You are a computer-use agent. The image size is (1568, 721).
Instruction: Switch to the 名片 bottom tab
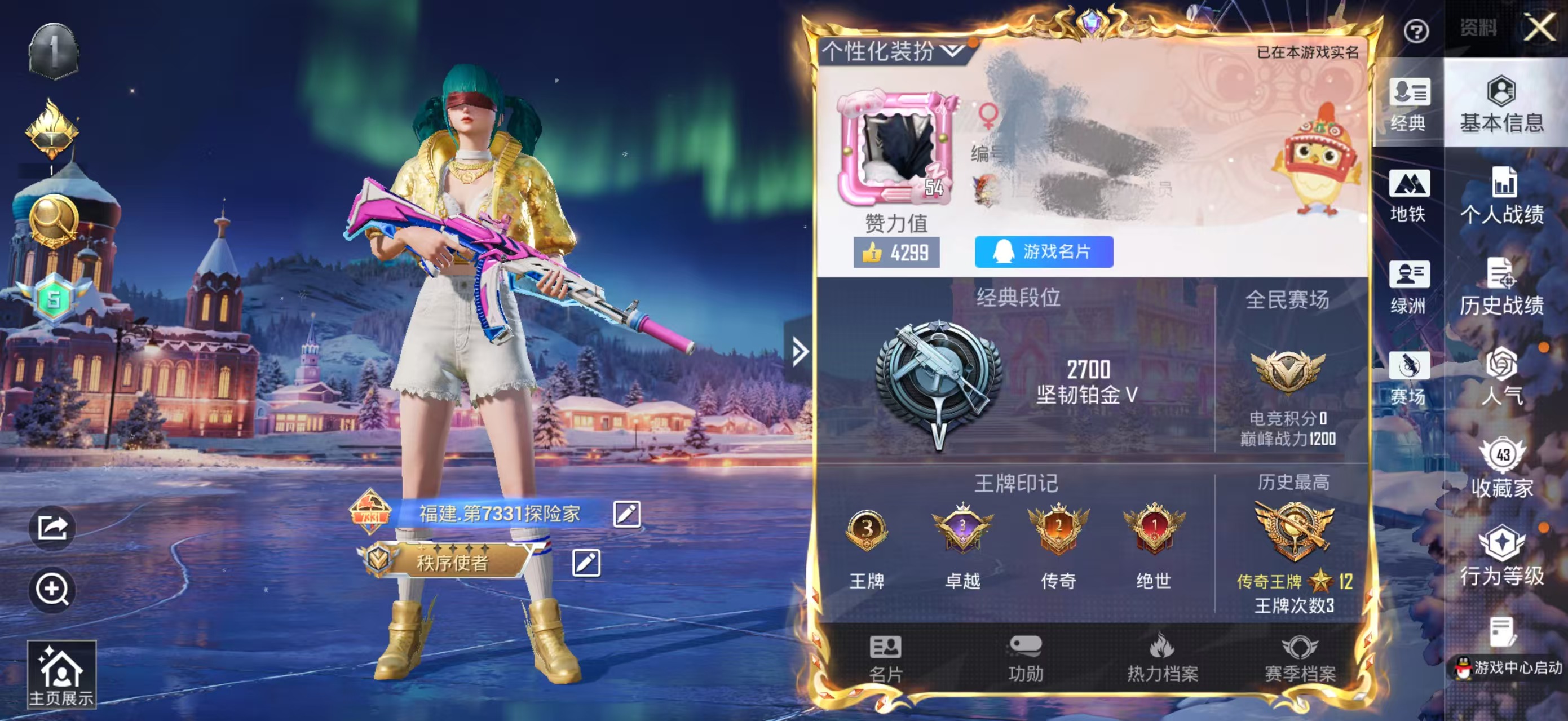coord(886,658)
